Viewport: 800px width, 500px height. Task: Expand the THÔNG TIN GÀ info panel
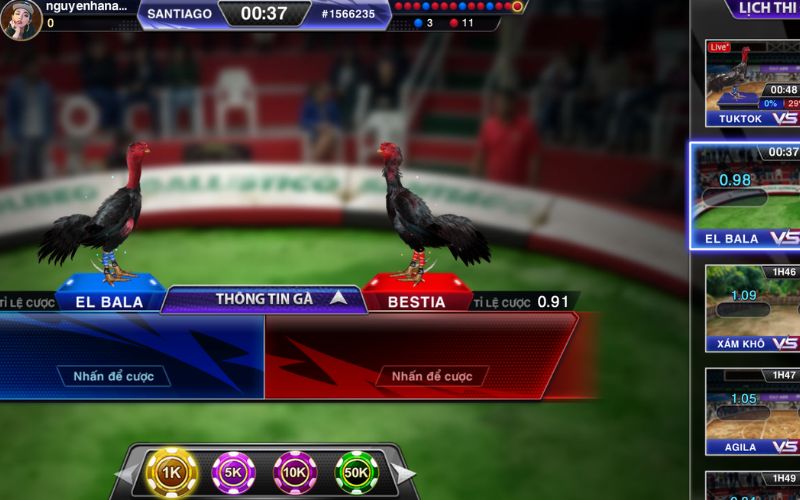[x=264, y=298]
